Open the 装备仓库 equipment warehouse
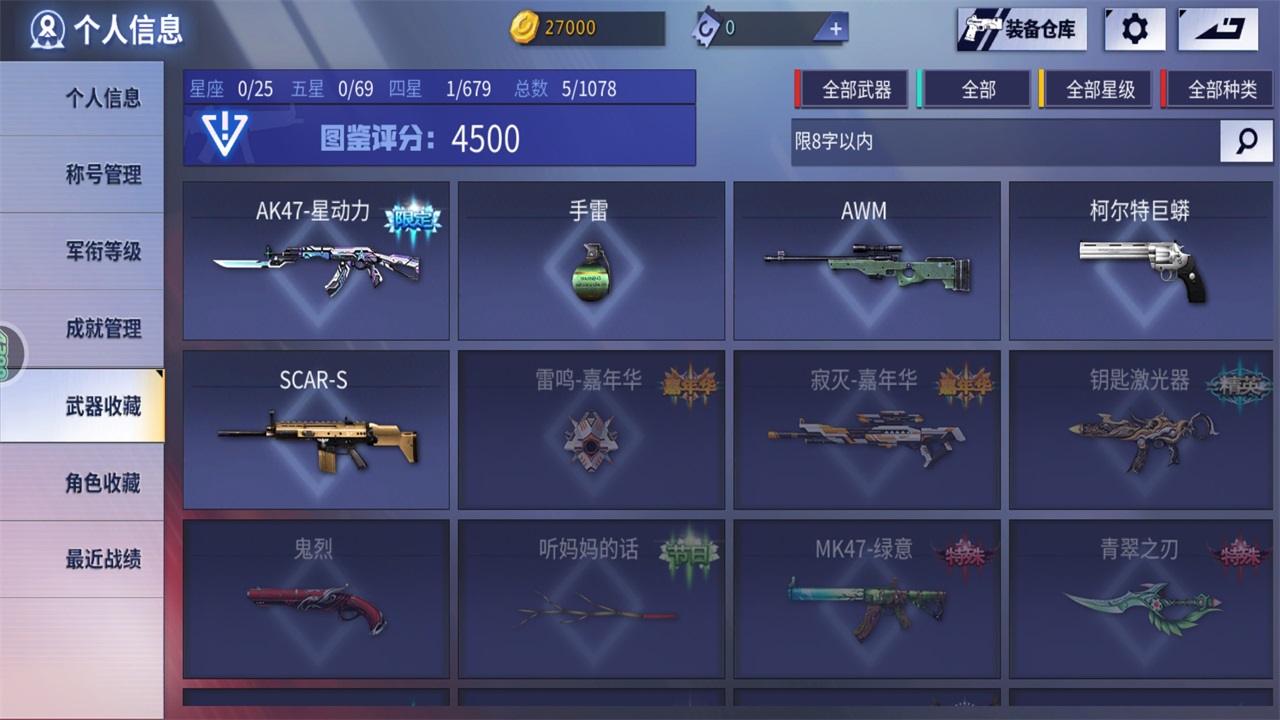Image resolution: width=1280 pixels, height=720 pixels. [x=1022, y=29]
